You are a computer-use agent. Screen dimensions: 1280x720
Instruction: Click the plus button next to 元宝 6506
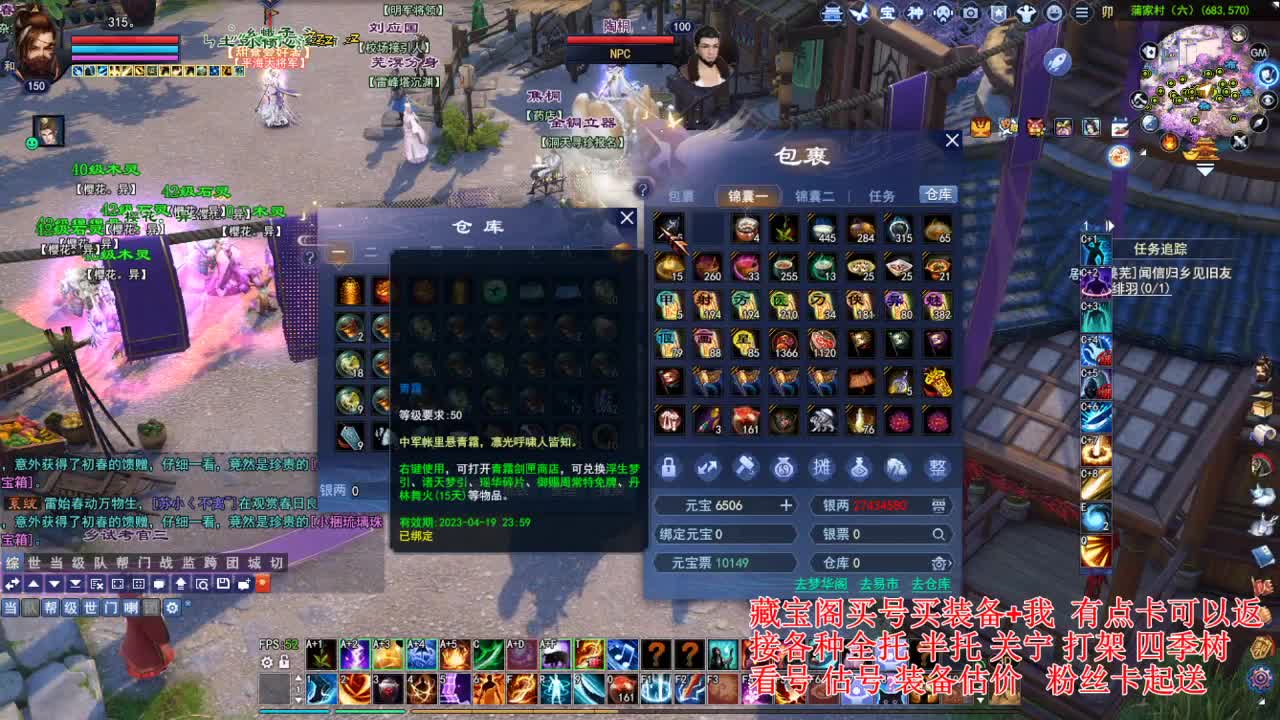787,505
